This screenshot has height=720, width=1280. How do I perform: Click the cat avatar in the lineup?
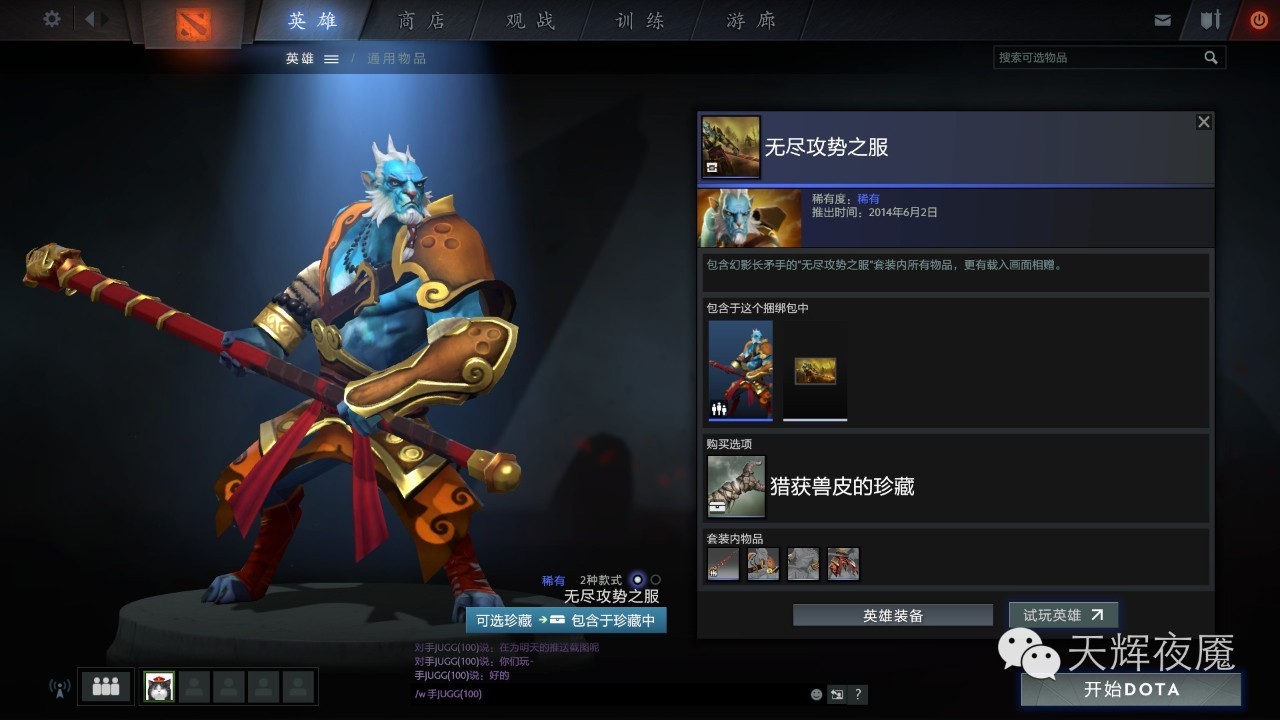click(158, 686)
